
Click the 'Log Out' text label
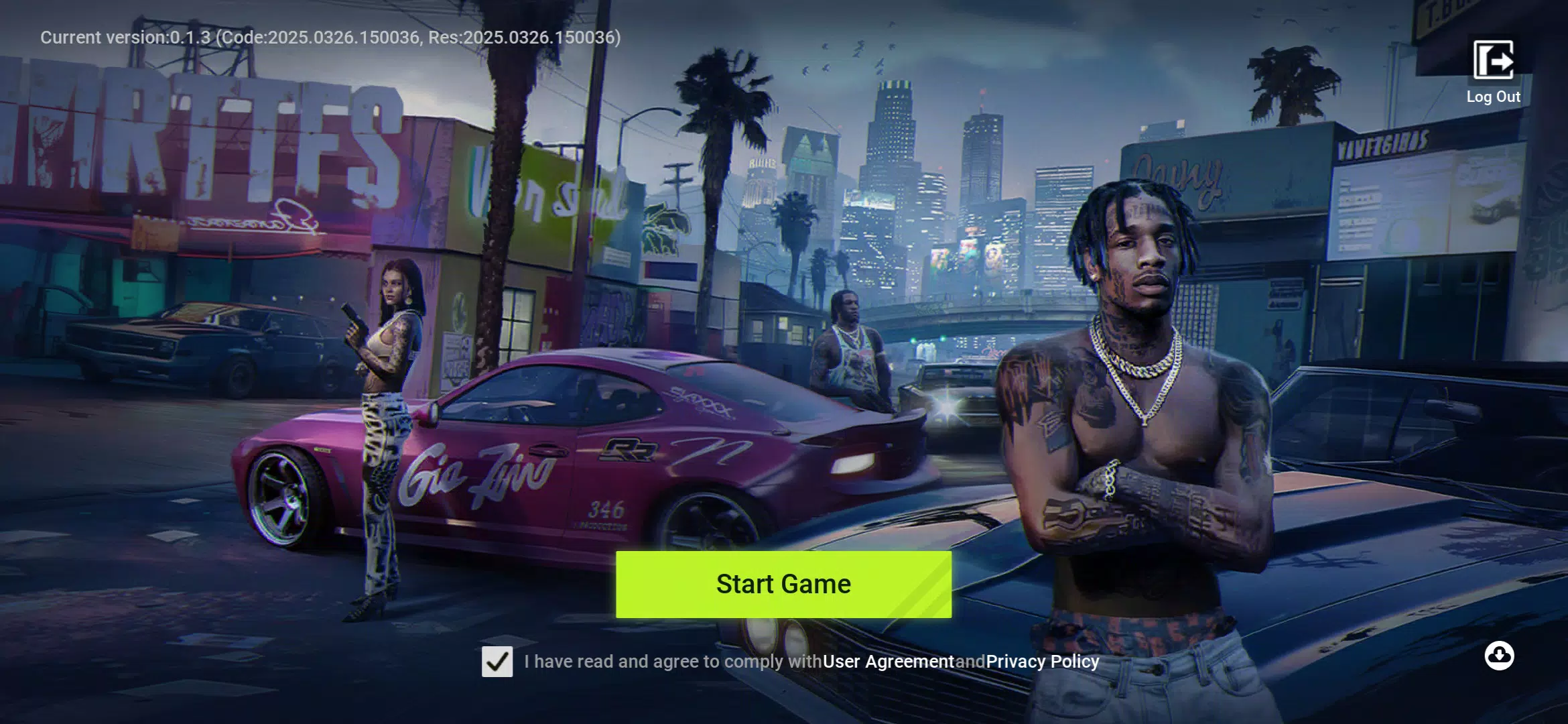point(1493,97)
